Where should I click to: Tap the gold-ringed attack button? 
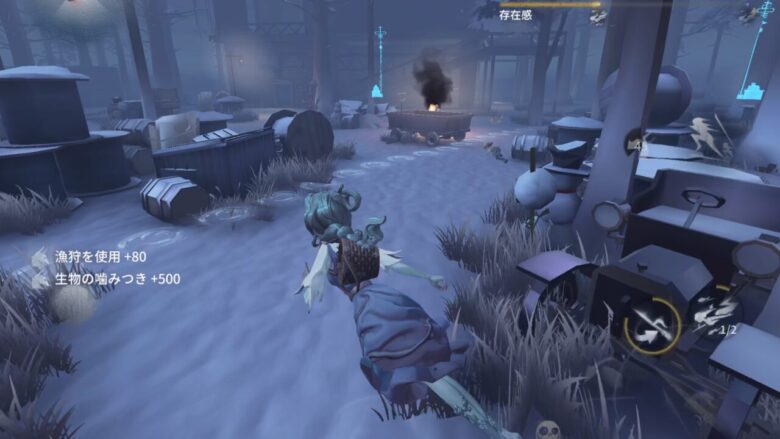(x=652, y=325)
